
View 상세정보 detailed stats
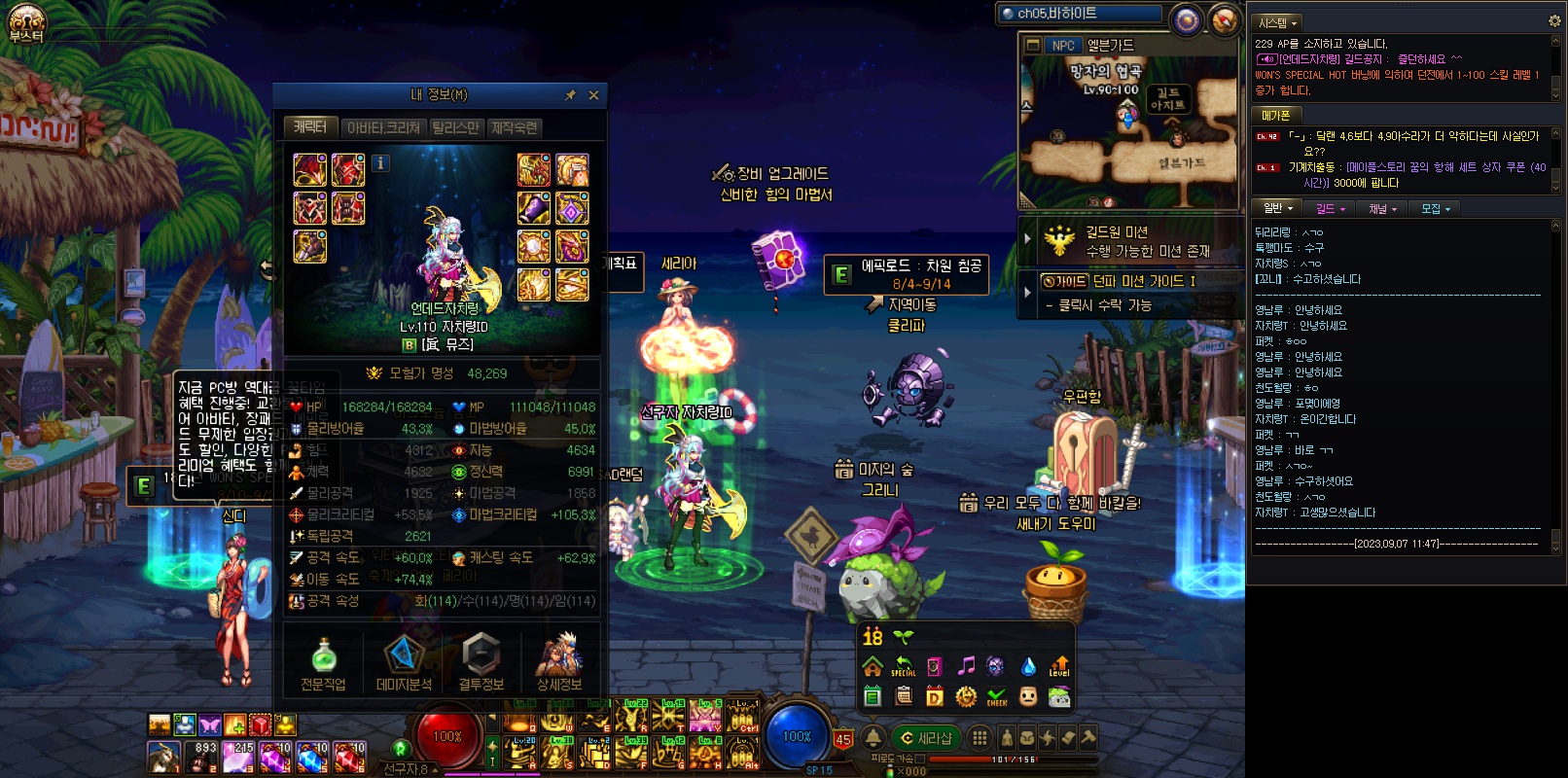point(559,664)
